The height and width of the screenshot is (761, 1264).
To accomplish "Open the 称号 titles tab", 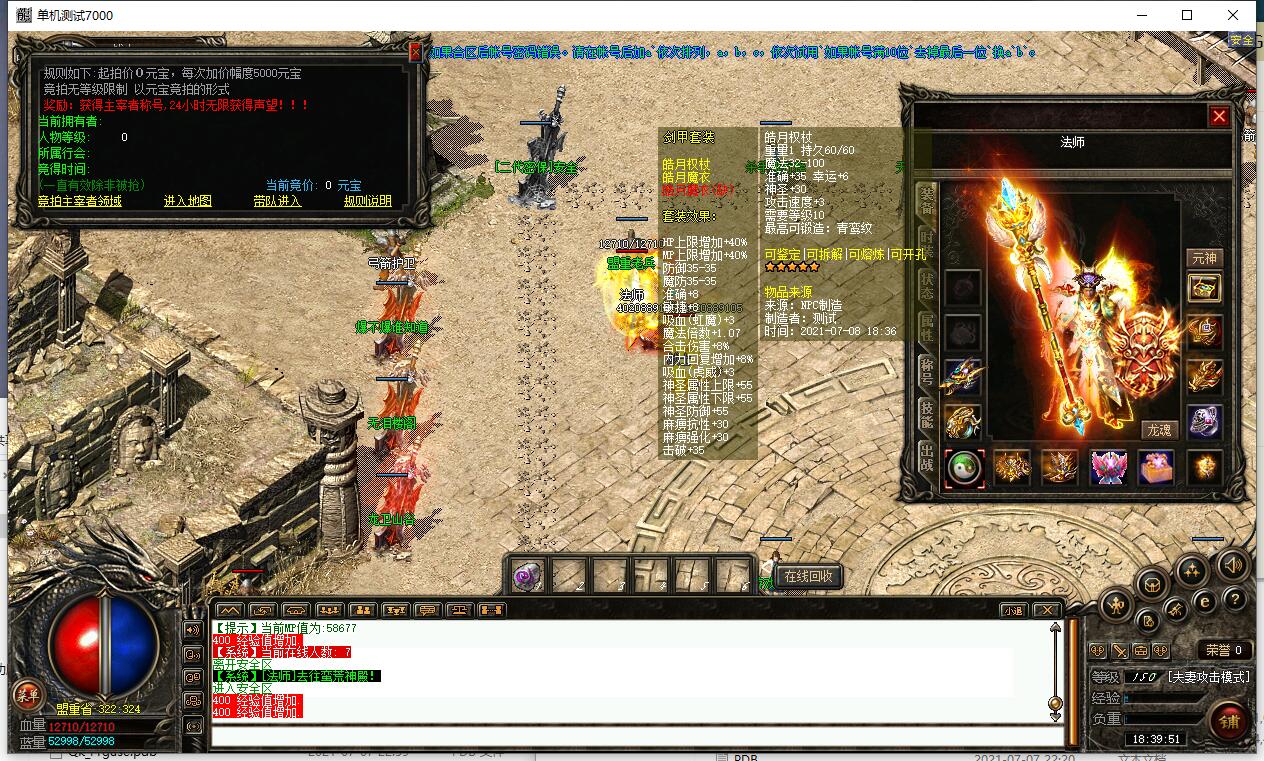I will click(x=926, y=372).
